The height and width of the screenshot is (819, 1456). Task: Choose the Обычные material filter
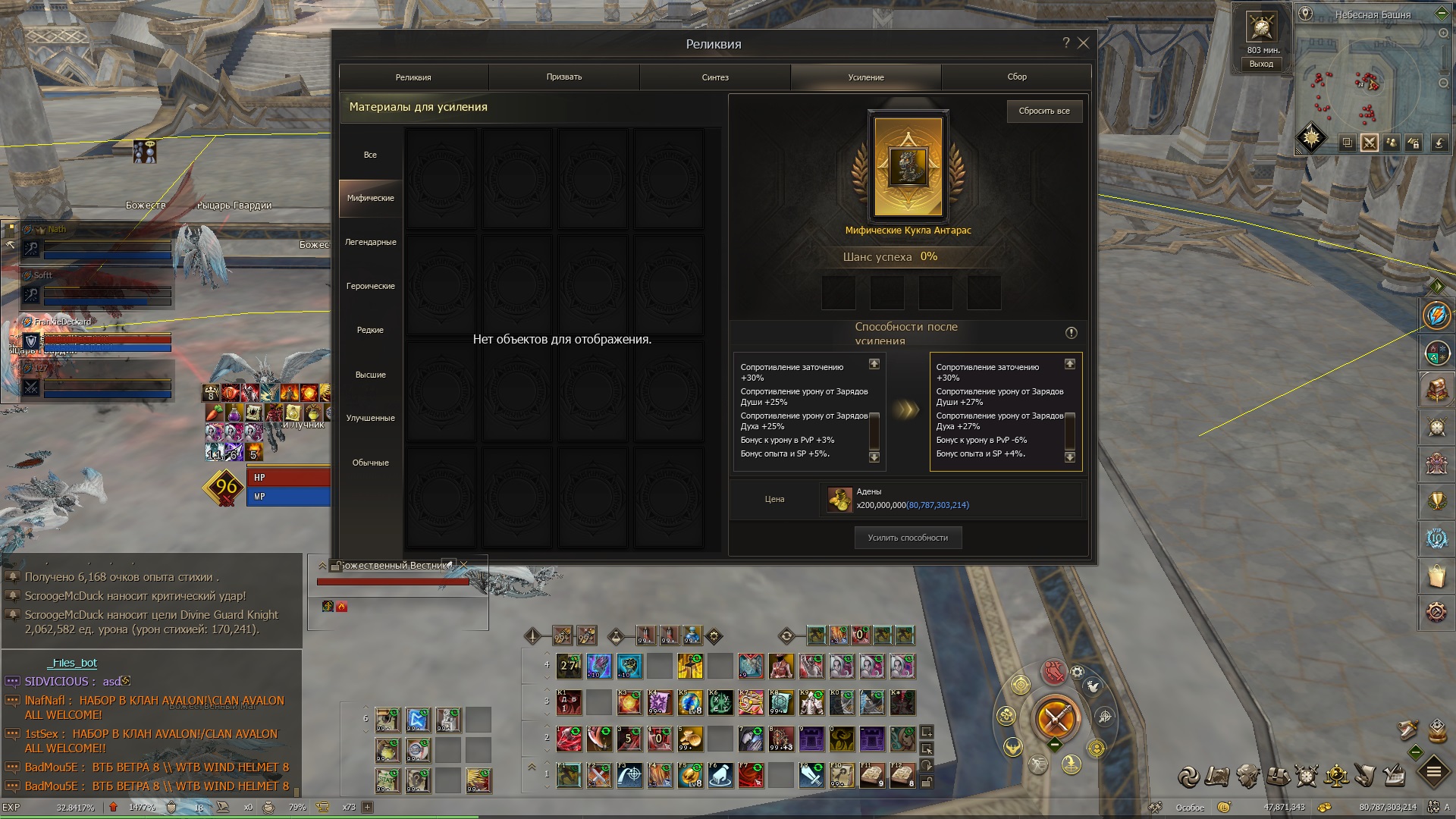371,463
